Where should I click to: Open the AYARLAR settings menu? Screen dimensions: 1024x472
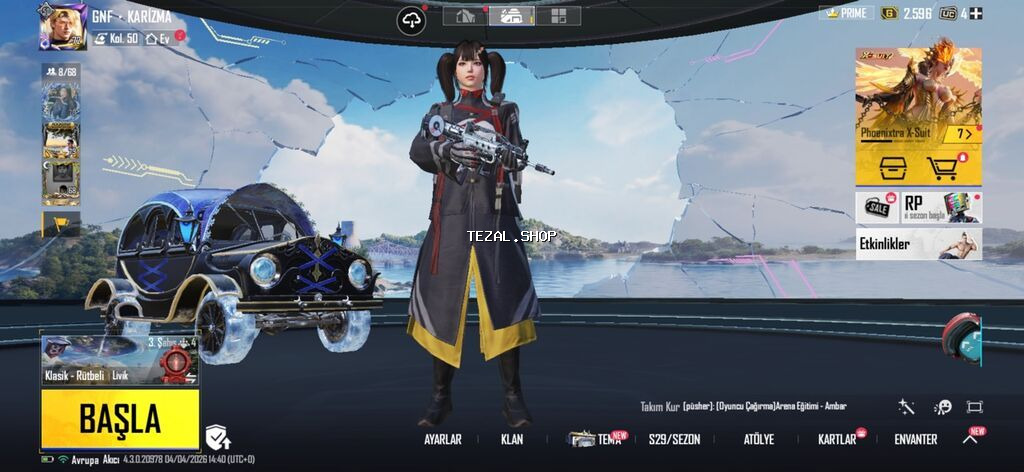(442, 439)
